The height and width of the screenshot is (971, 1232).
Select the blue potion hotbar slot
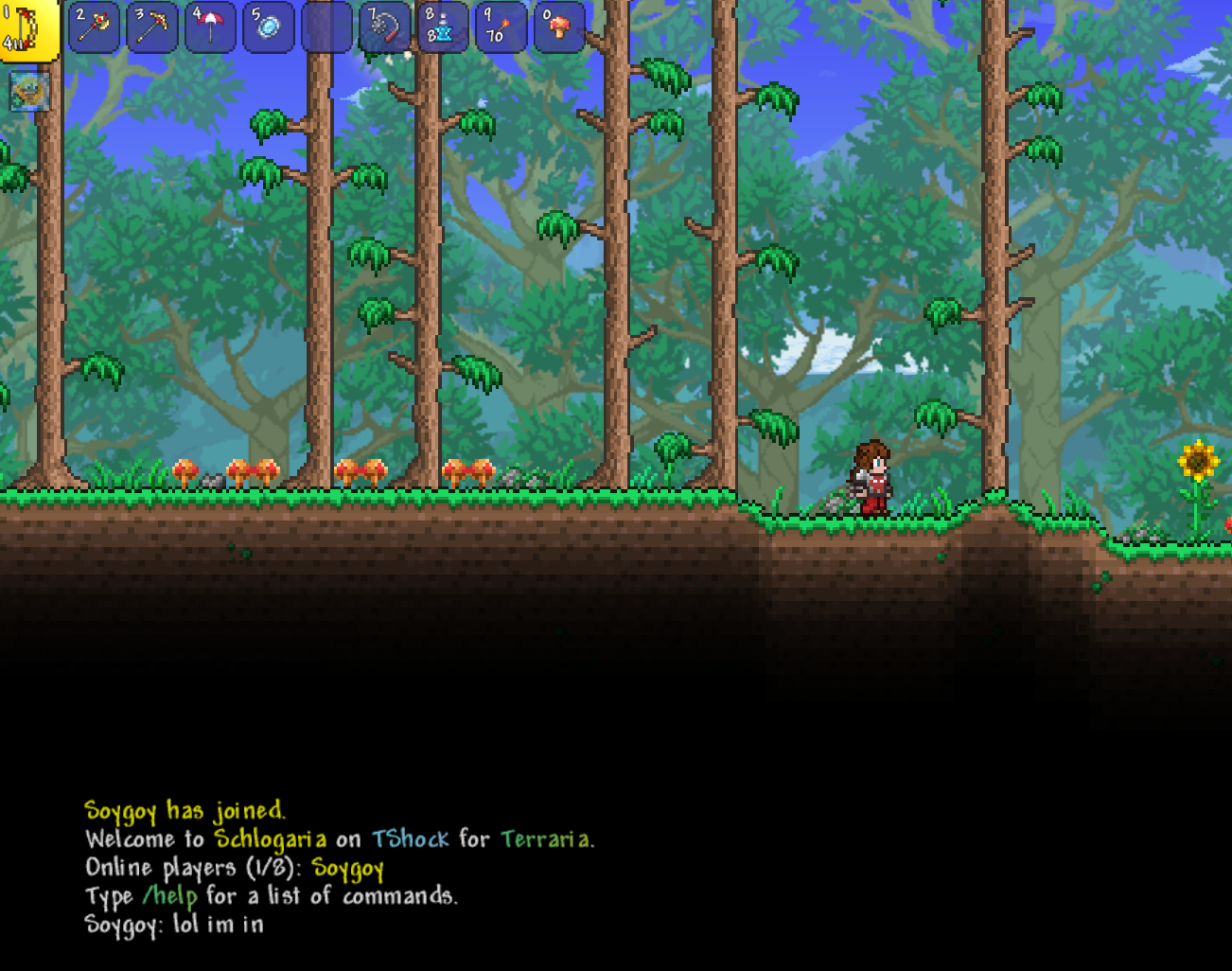[443, 27]
